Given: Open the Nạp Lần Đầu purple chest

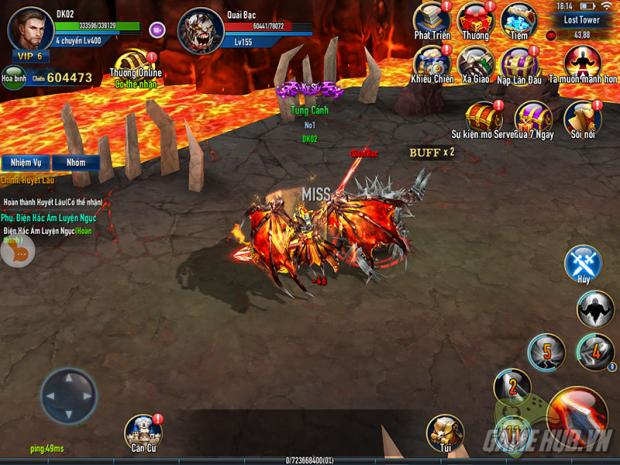Looking at the screenshot, I should (x=518, y=63).
